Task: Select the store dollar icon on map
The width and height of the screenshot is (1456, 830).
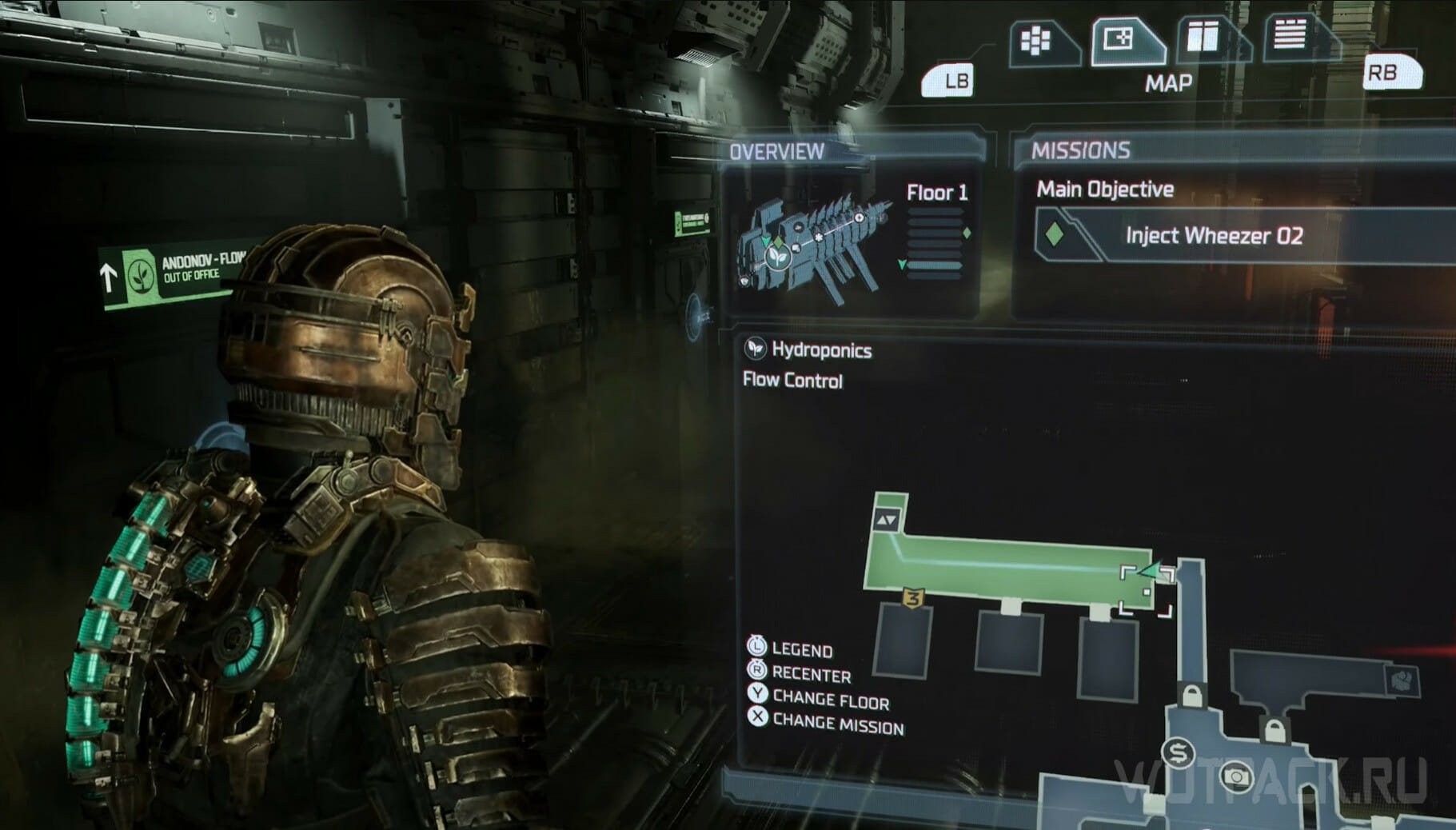Action: (1179, 752)
